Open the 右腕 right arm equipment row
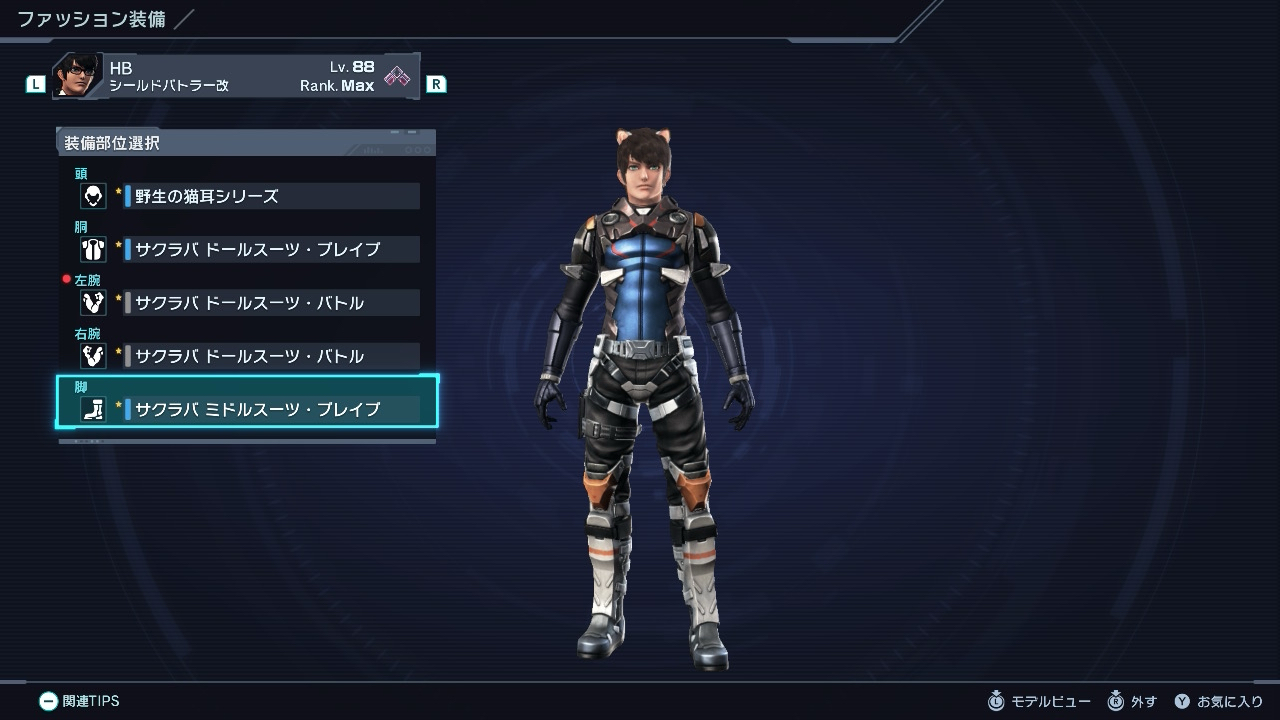1280x720 pixels. pos(249,355)
